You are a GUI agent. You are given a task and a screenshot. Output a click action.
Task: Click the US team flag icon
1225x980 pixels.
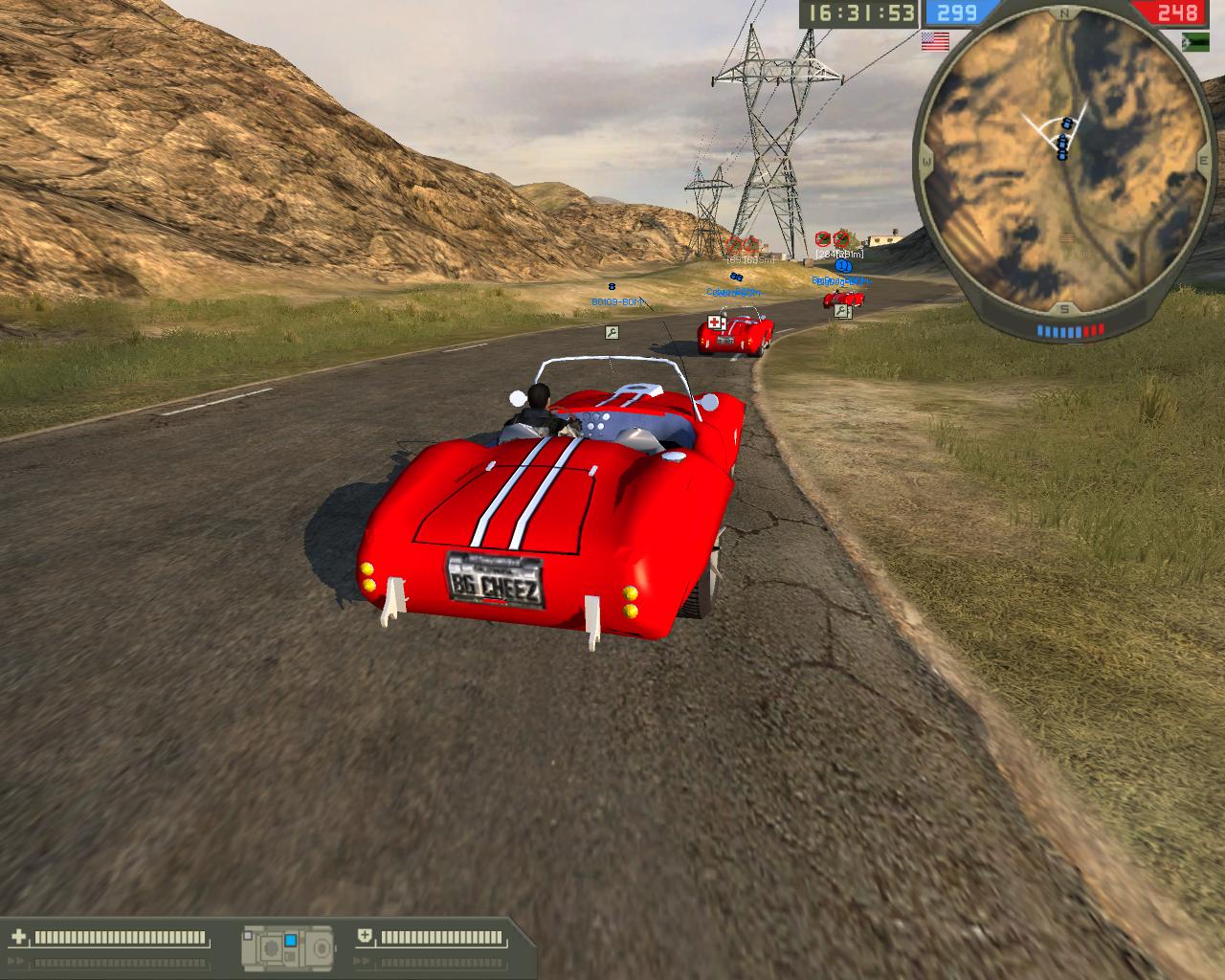tap(934, 40)
